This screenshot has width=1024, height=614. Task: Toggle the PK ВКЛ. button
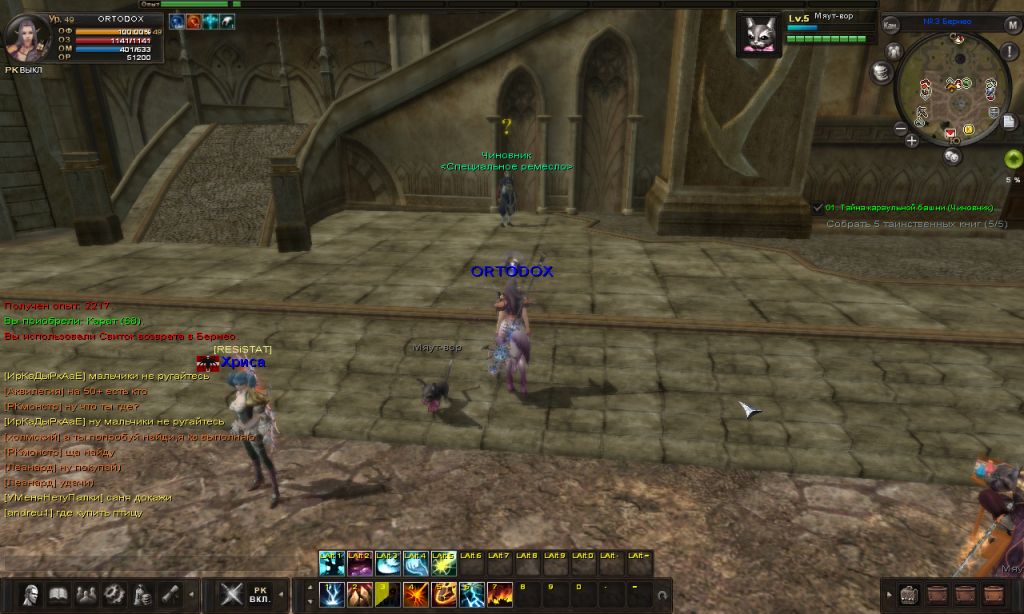(x=260, y=593)
